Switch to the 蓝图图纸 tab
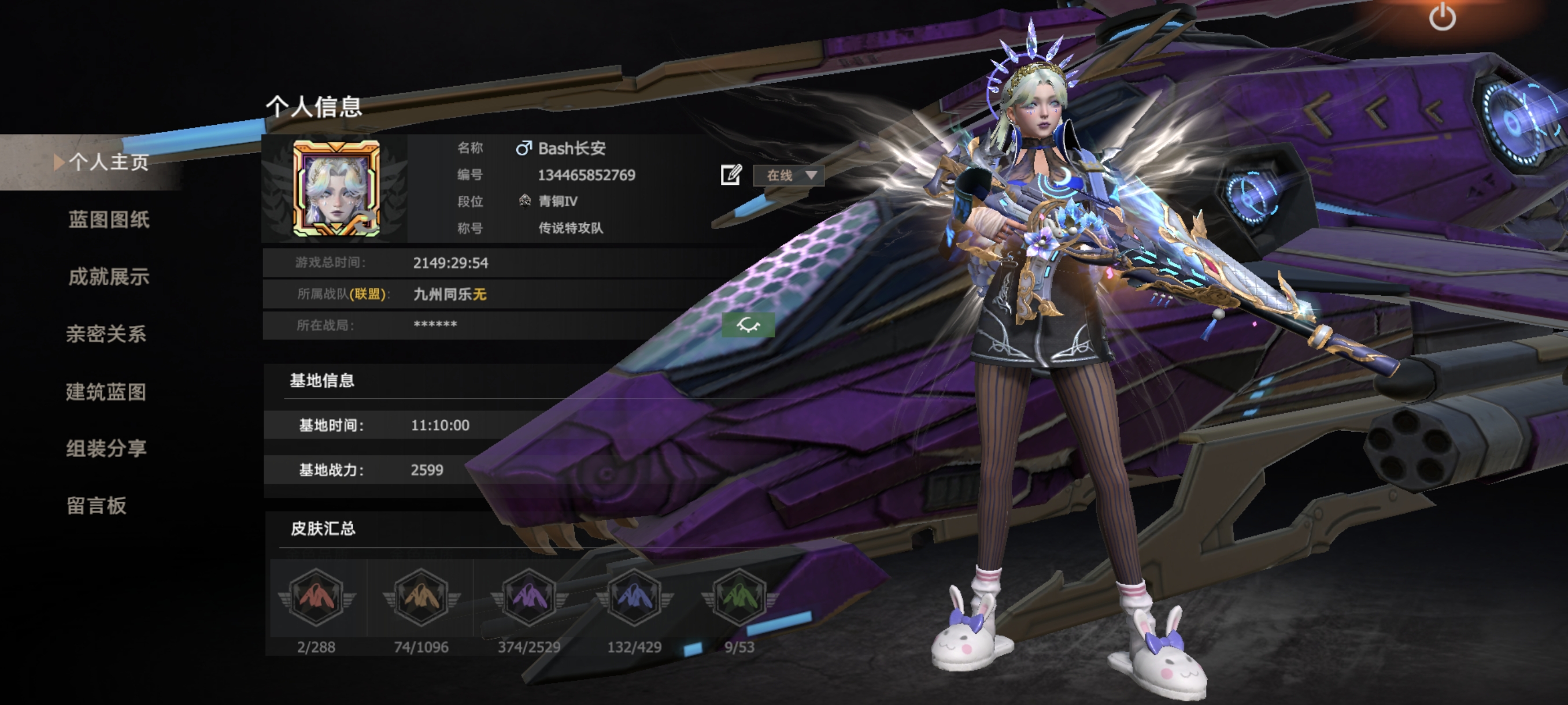This screenshot has width=1568, height=705. tap(108, 220)
